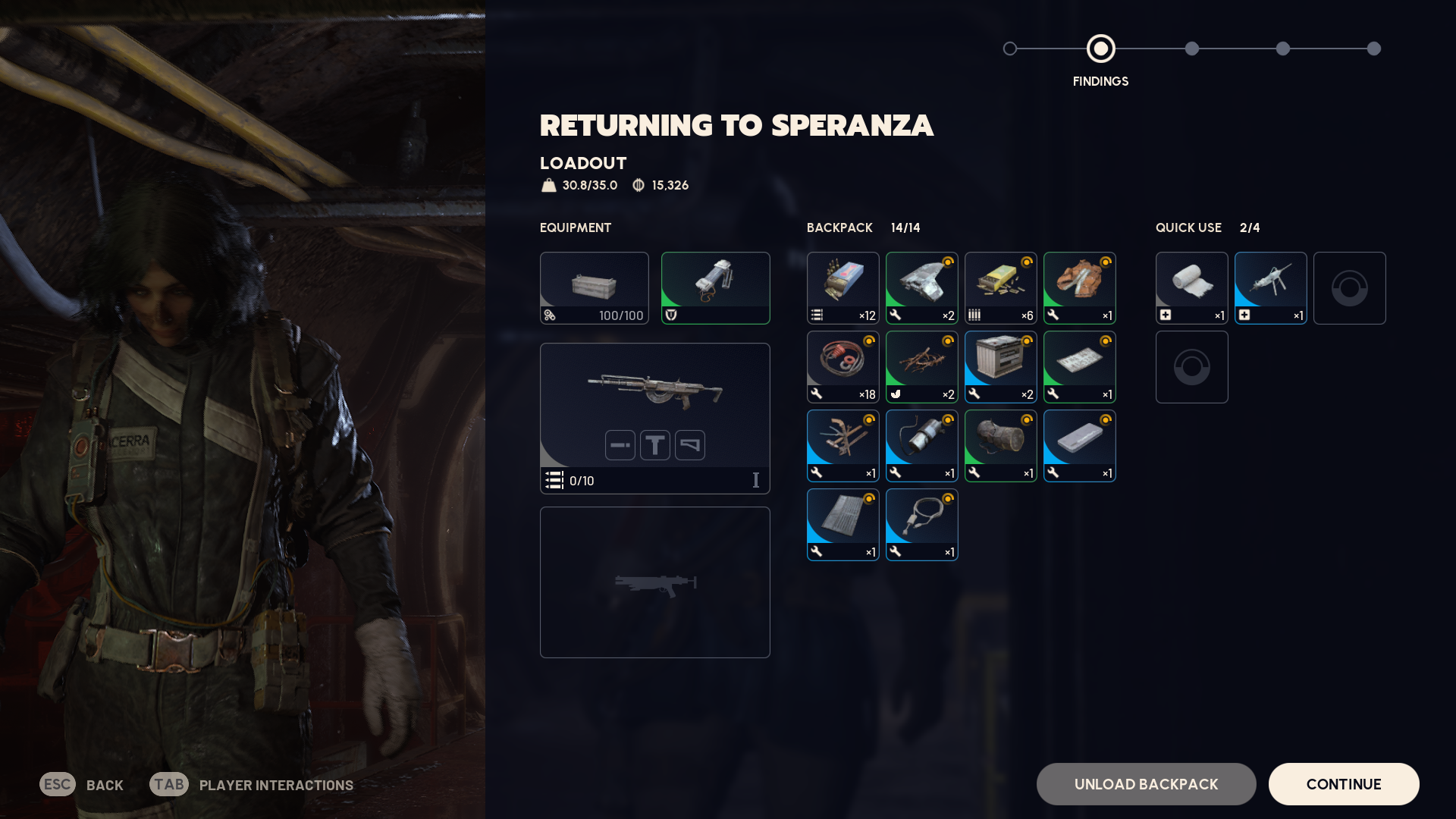Select the backpack augment equipment slot

715,288
